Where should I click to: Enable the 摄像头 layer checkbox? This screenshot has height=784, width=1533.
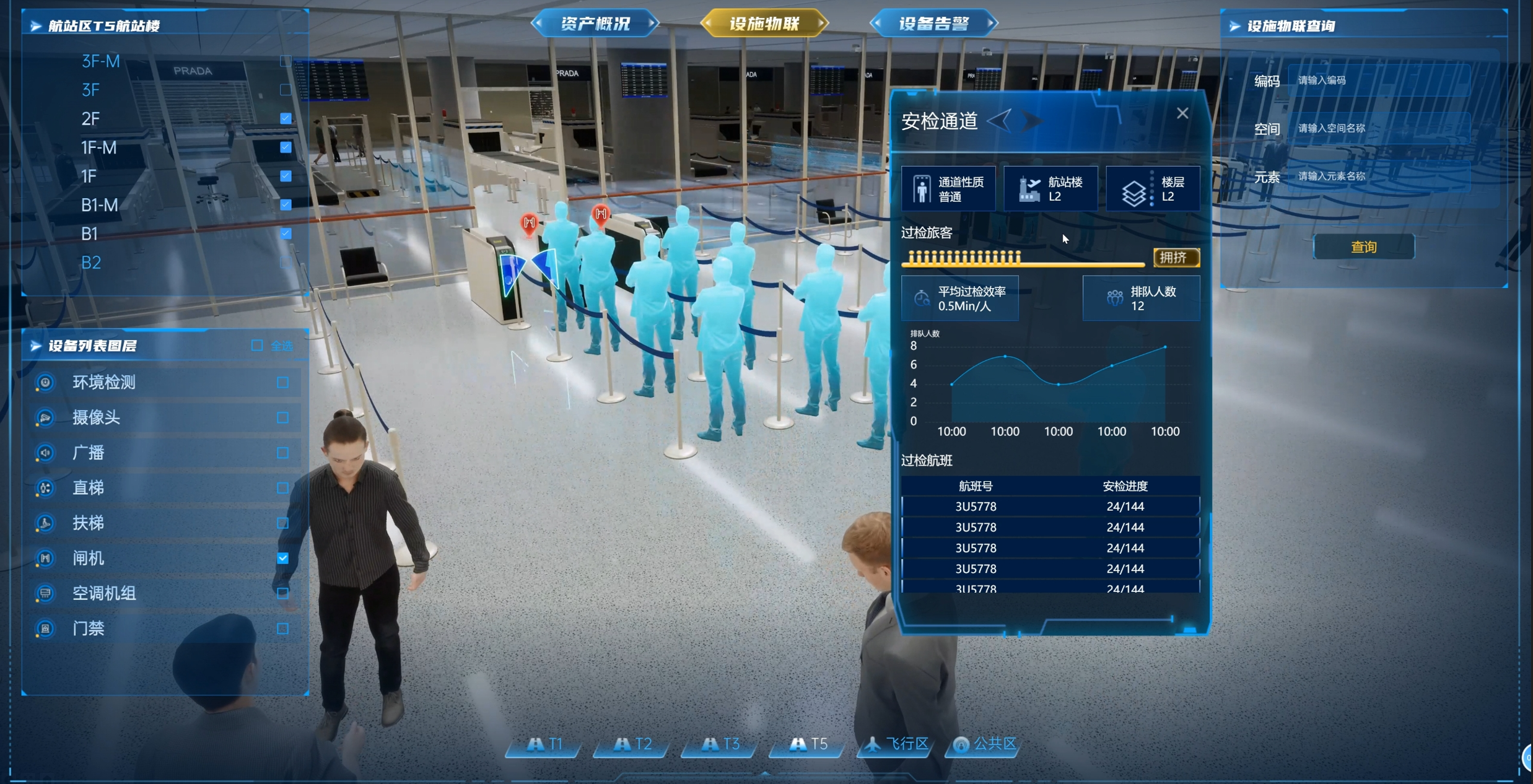283,417
